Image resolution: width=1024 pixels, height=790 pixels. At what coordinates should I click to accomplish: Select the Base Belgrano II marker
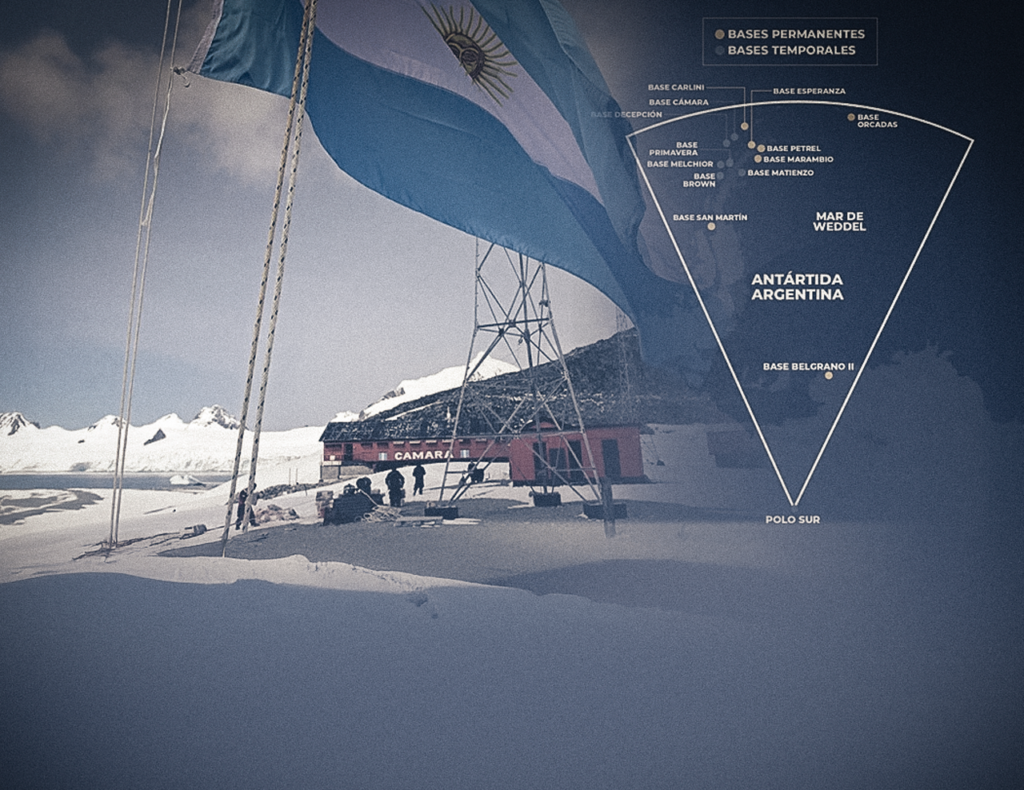828,375
